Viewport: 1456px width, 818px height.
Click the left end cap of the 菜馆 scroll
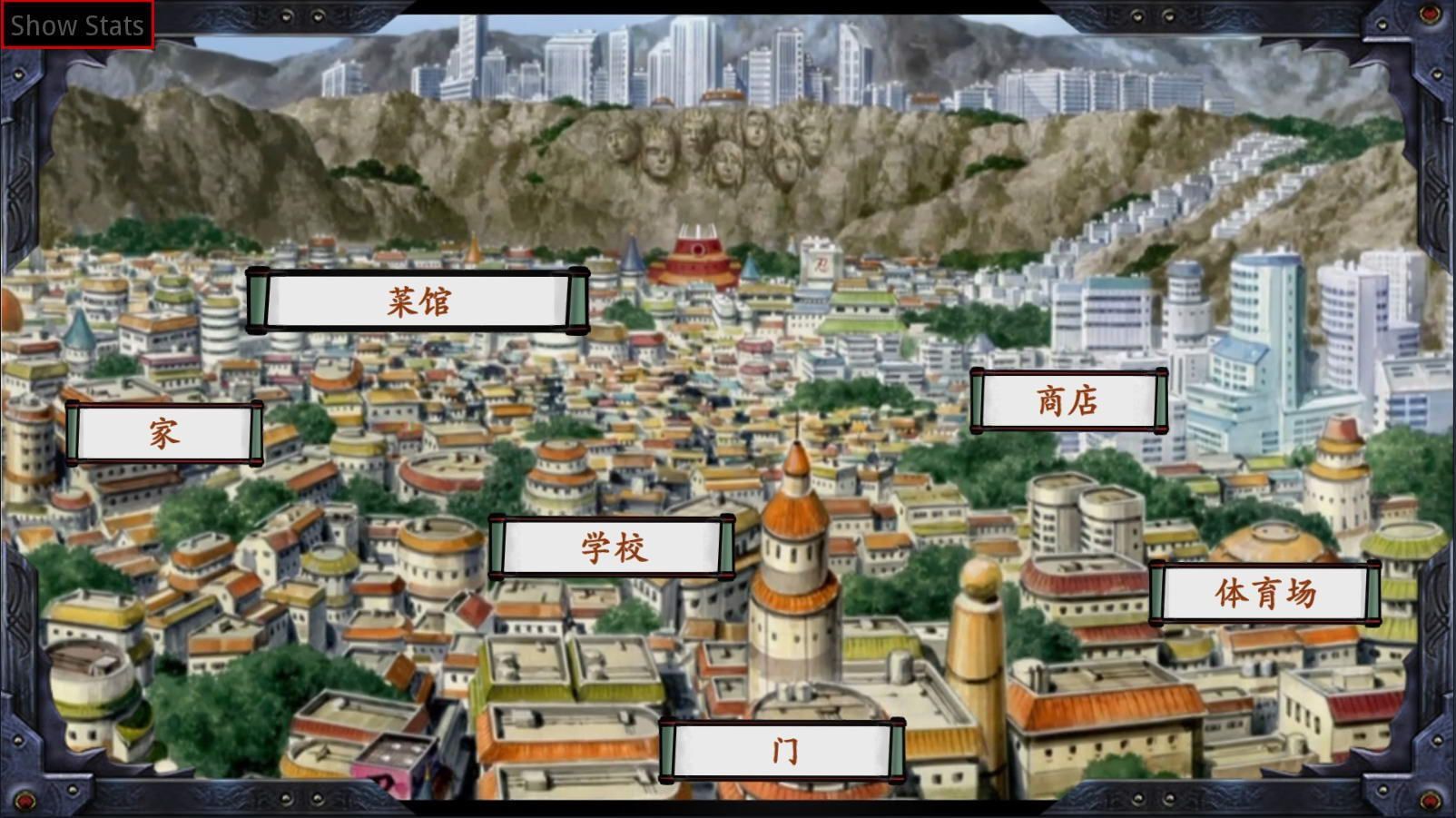click(259, 300)
